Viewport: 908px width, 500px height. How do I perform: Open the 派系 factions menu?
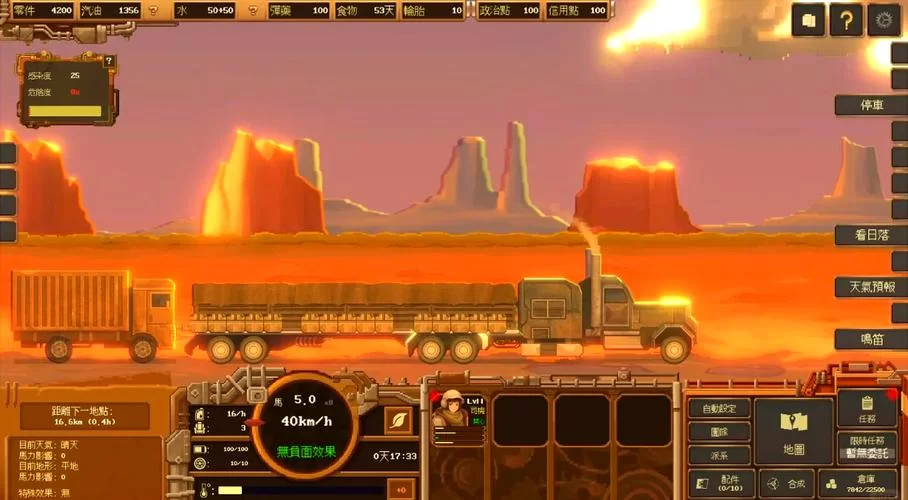[x=719, y=455]
